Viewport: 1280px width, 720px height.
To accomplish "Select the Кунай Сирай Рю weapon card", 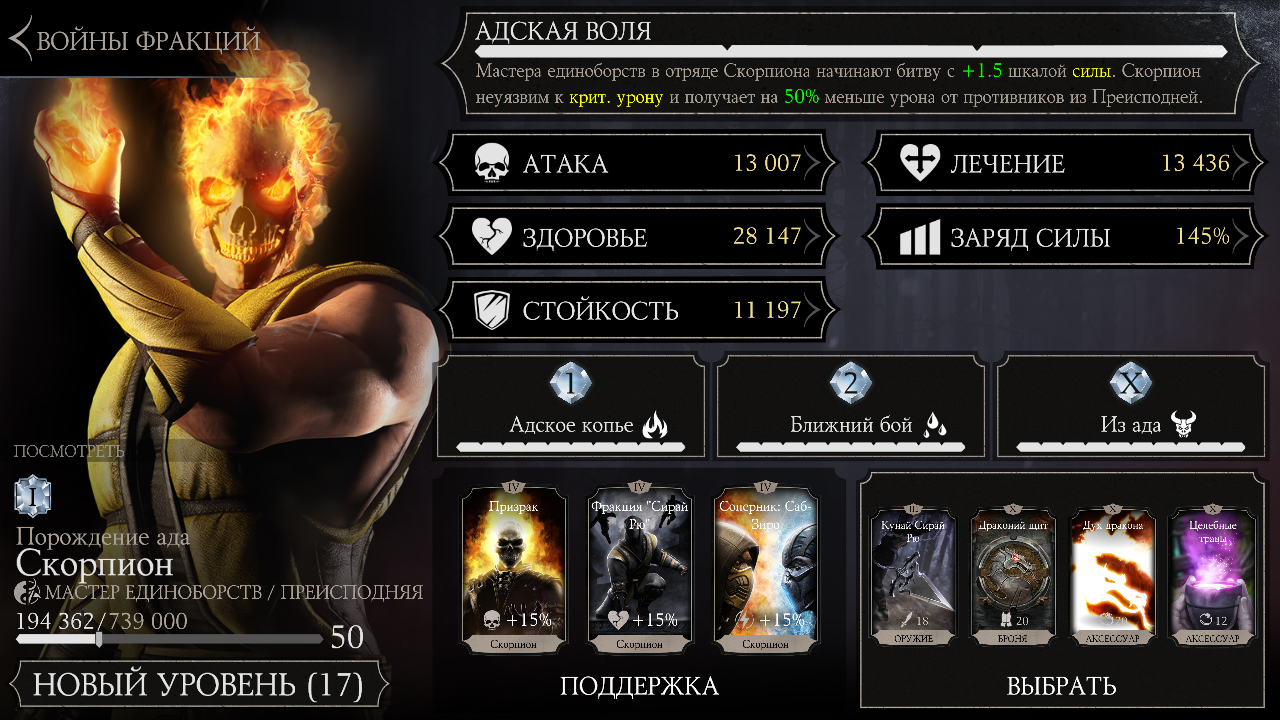I will pyautogui.click(x=913, y=575).
